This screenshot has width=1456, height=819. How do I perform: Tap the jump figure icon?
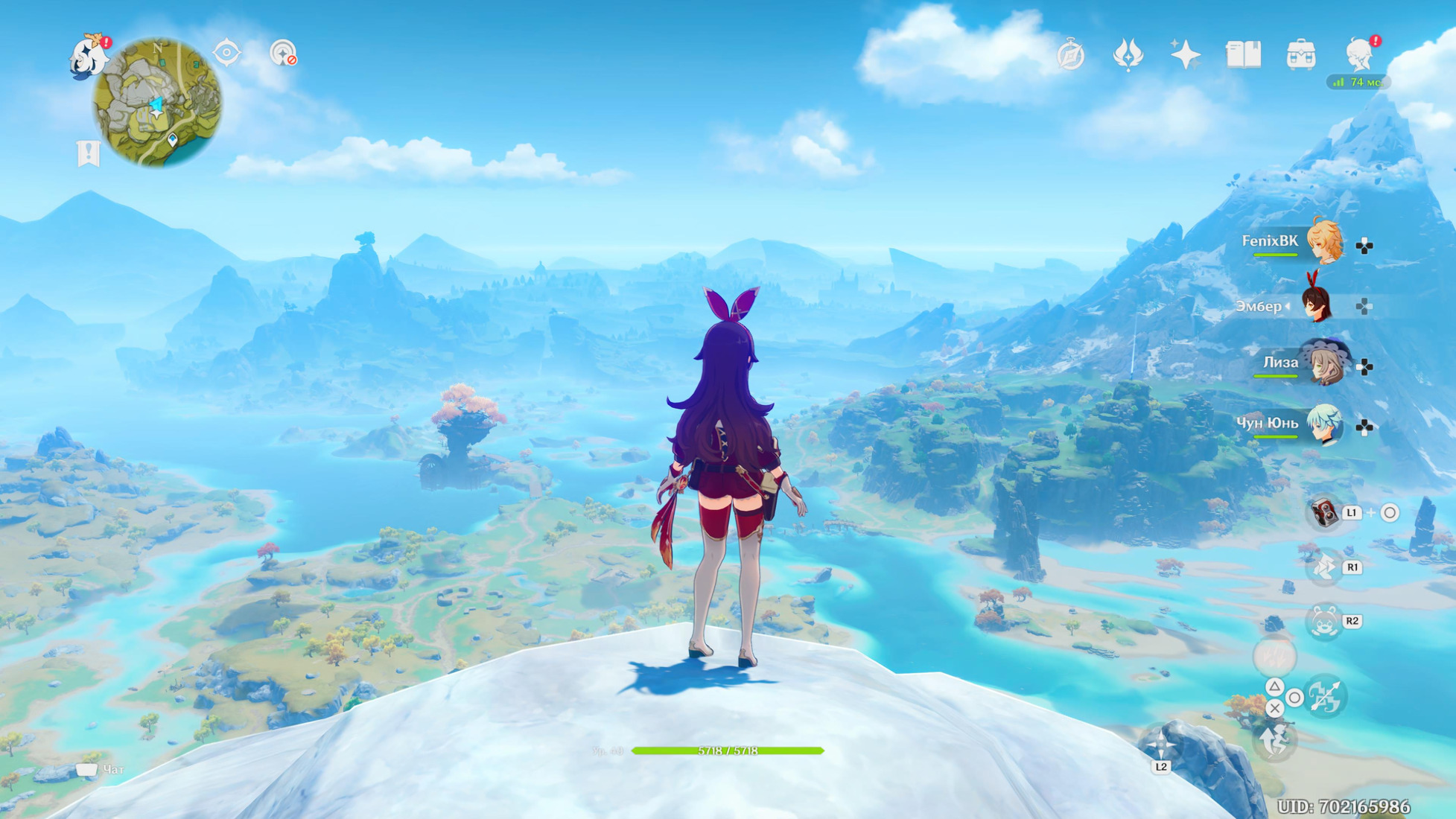[1275, 741]
